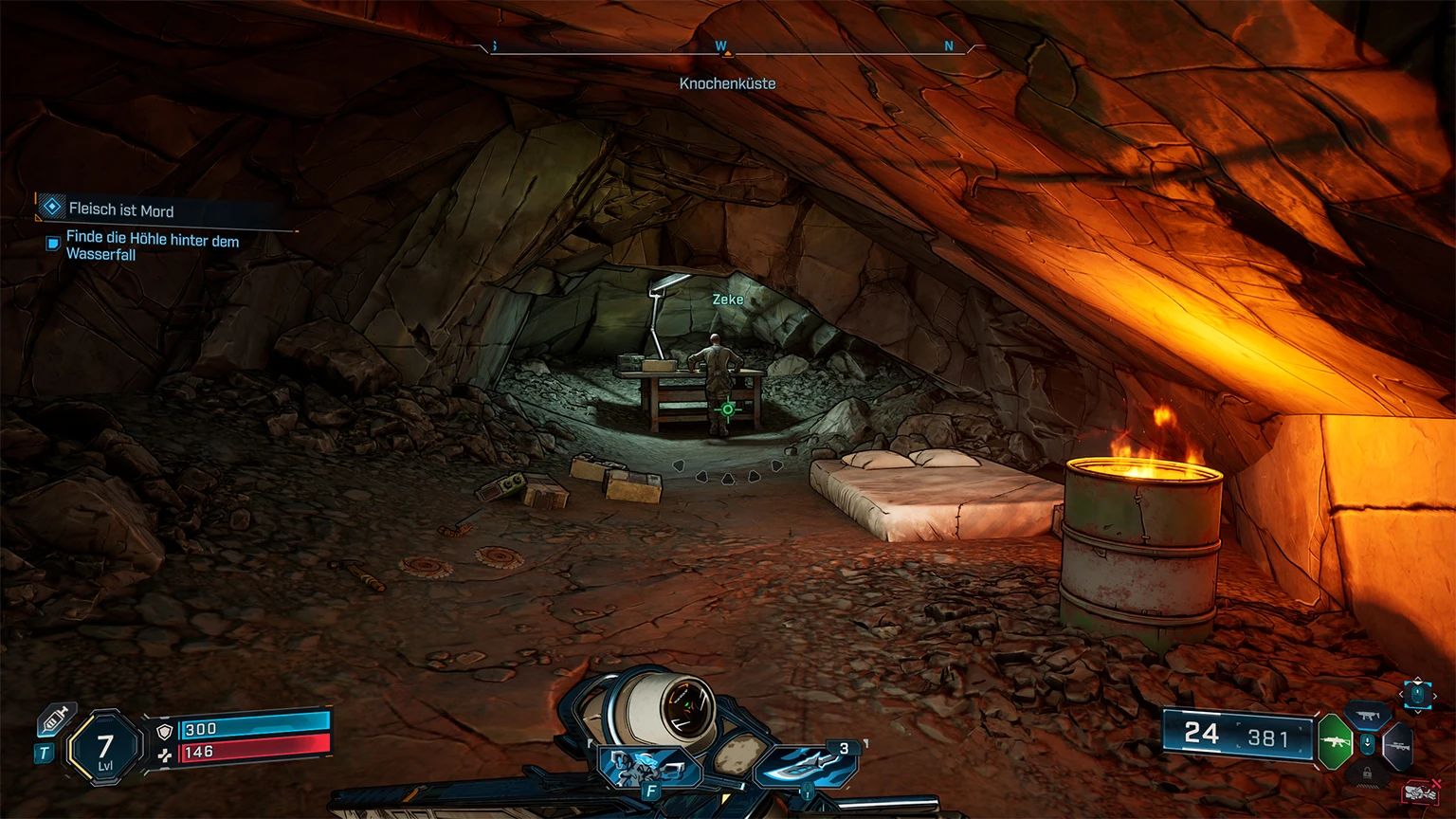1456x819 pixels.
Task: Click the Knochenküste location label on the compass
Action: [x=726, y=83]
